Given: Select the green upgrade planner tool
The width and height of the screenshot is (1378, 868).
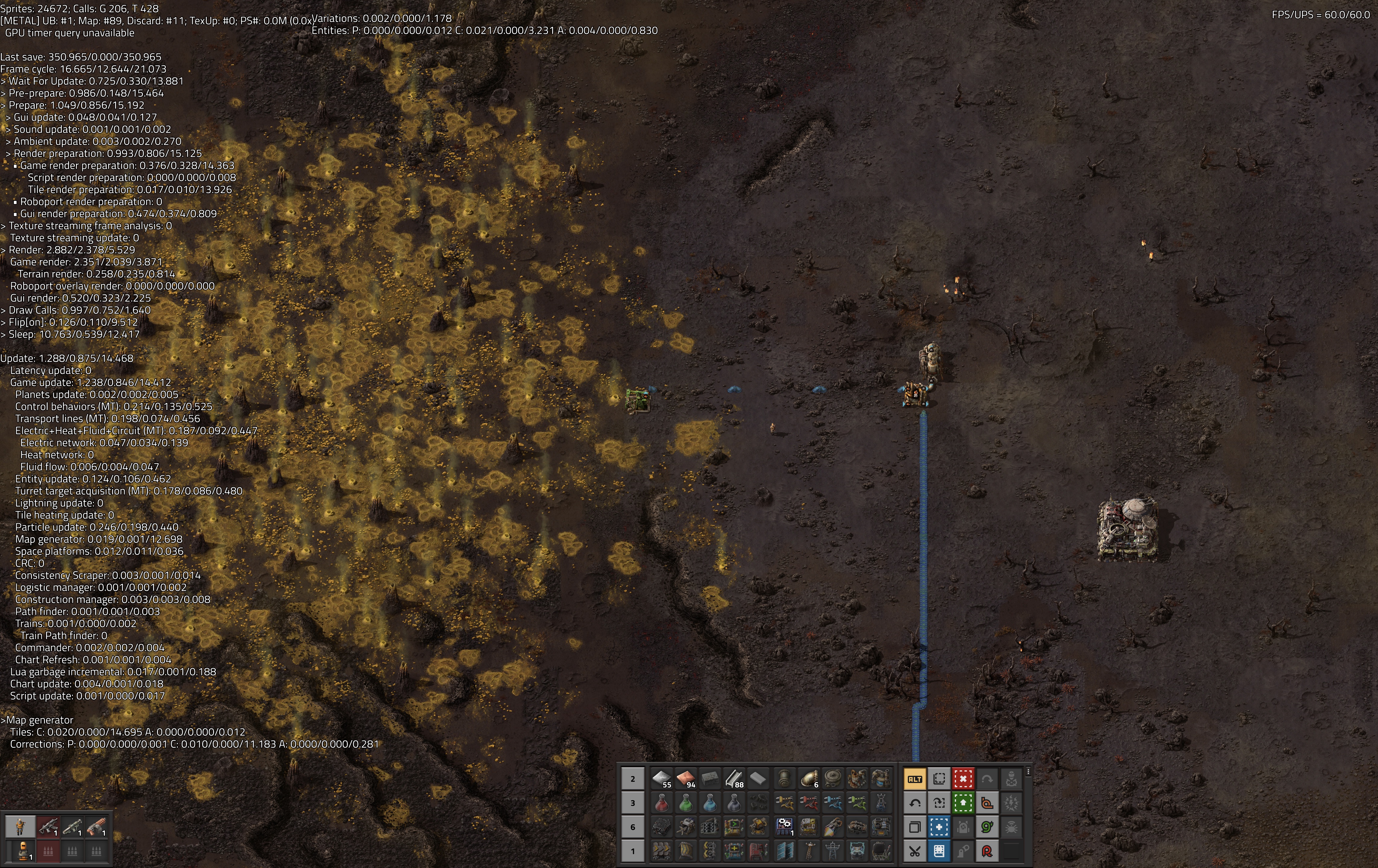Looking at the screenshot, I should (x=963, y=803).
